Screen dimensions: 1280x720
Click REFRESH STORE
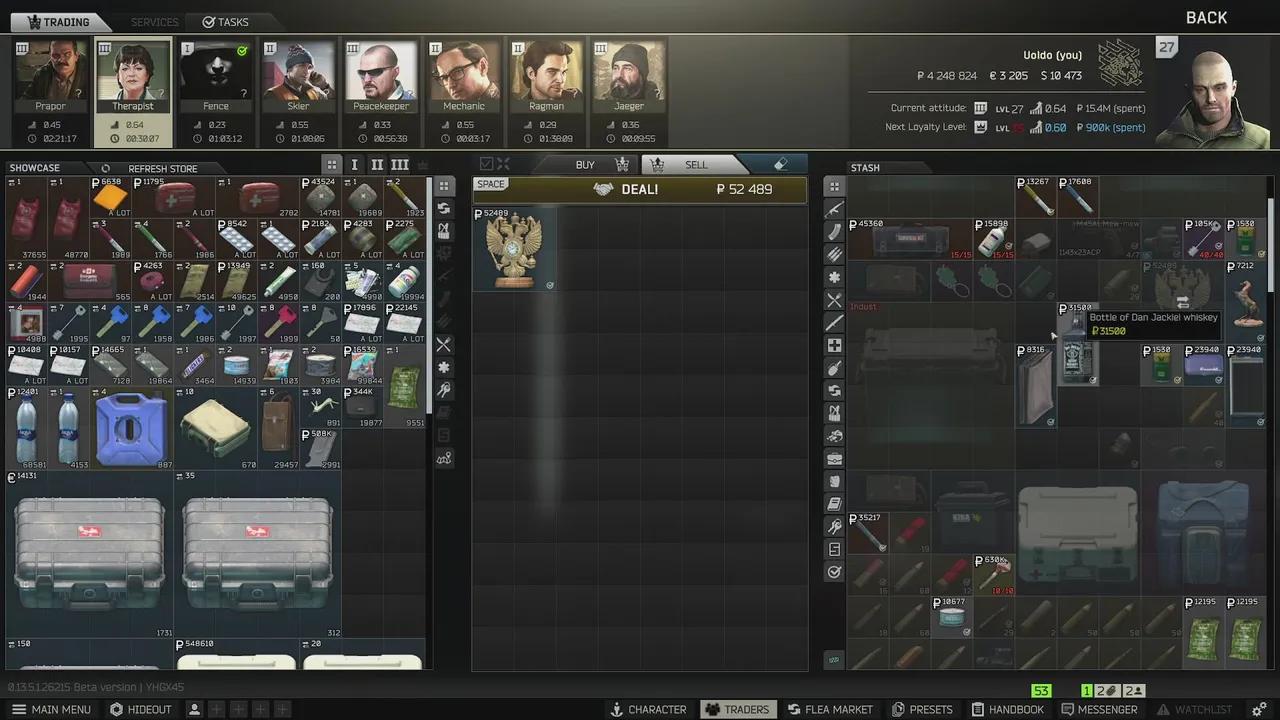163,168
